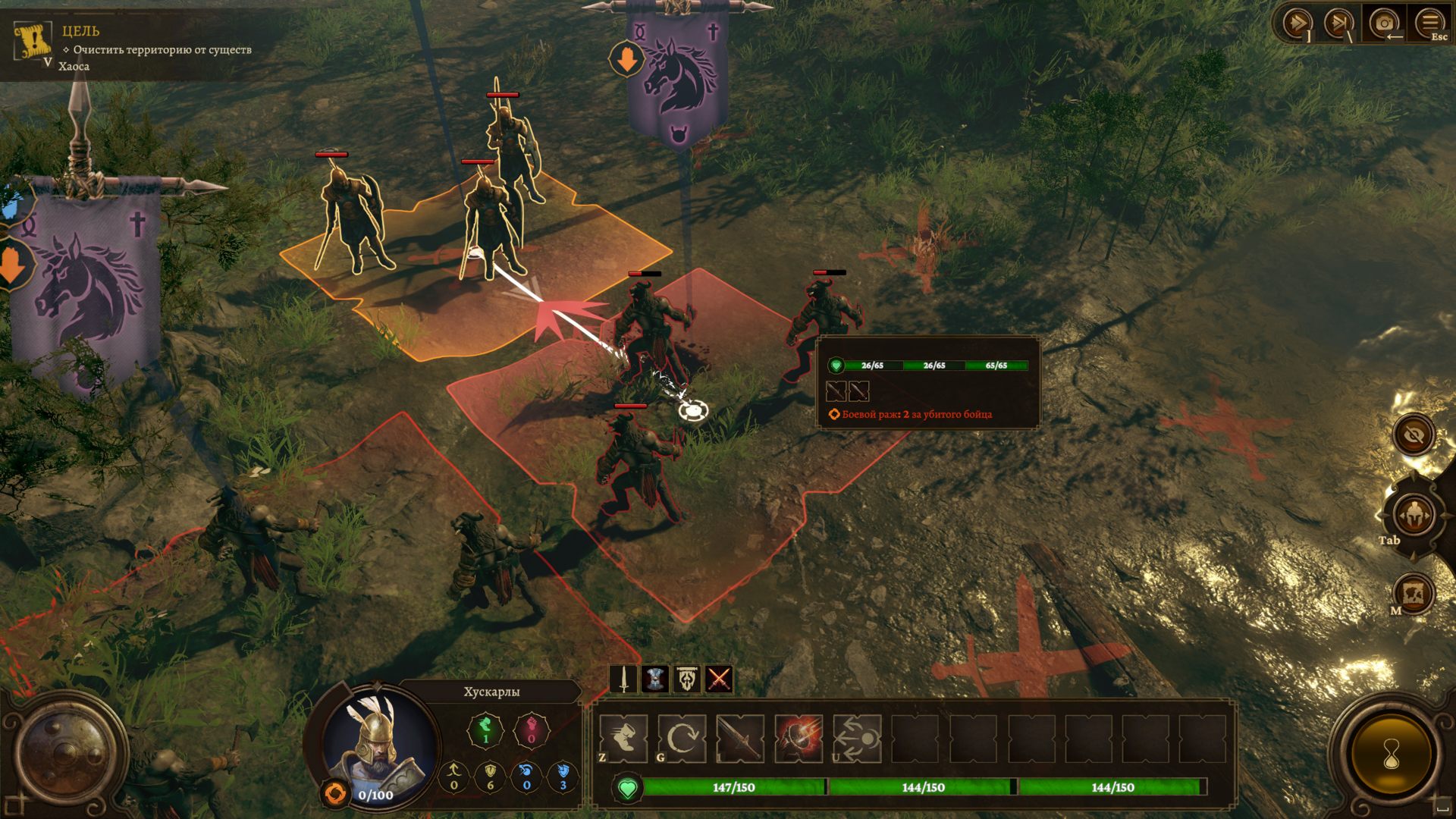Click the round shield emblem button
Screen dimensions: 1456x819
click(x=71, y=753)
